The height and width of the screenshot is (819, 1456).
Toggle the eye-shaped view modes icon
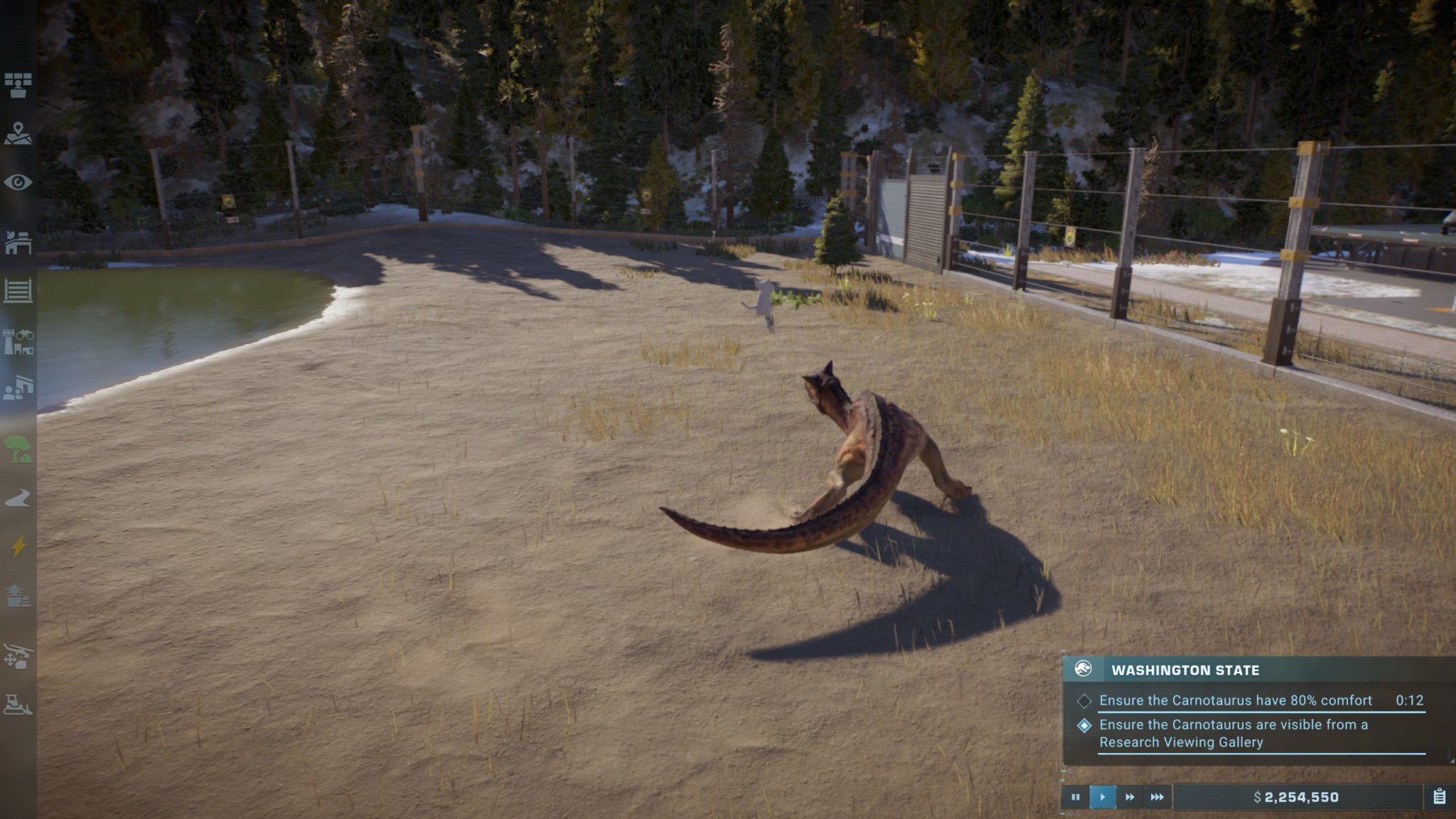coord(18,183)
